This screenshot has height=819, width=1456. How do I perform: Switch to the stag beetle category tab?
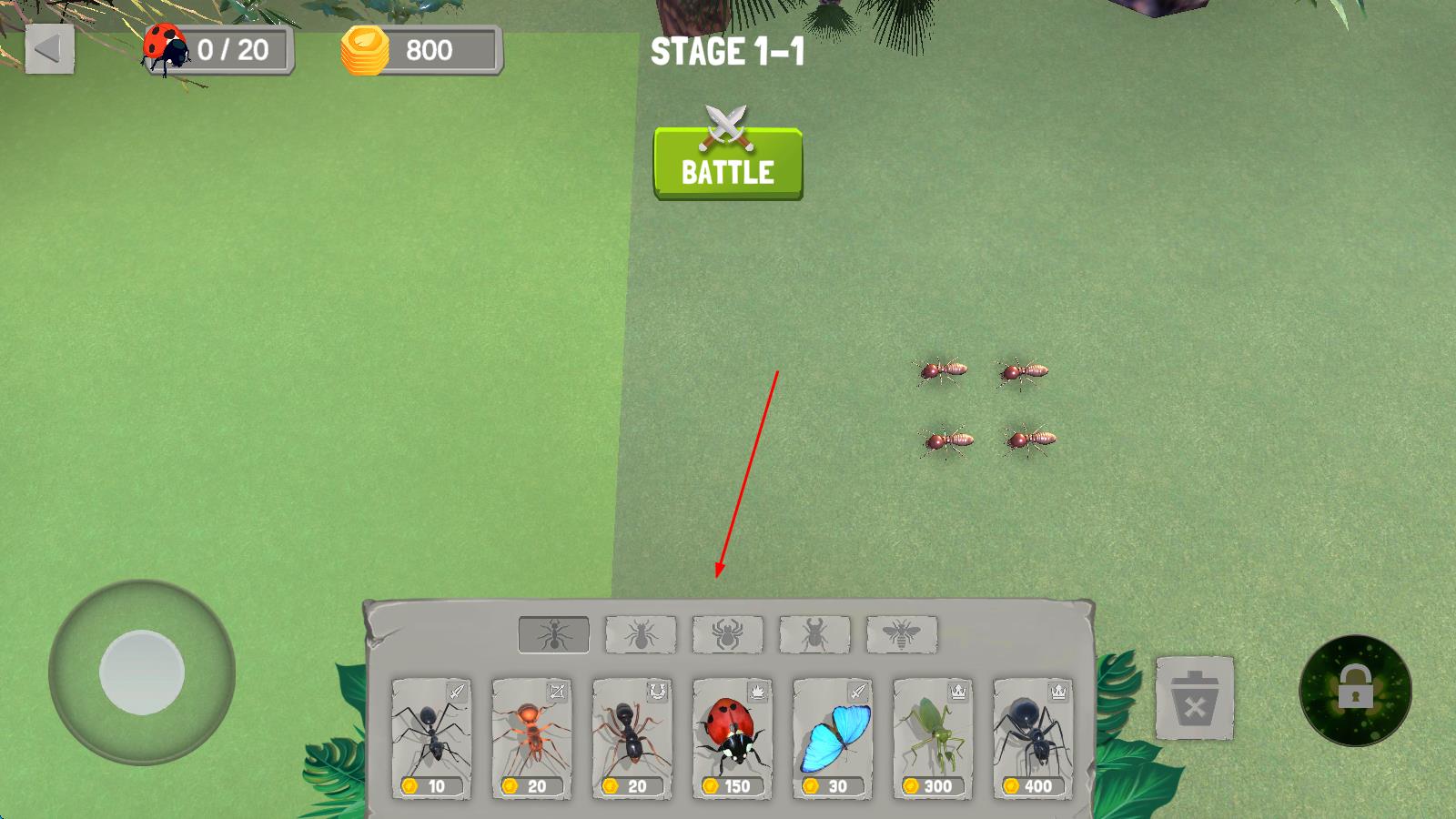point(814,634)
